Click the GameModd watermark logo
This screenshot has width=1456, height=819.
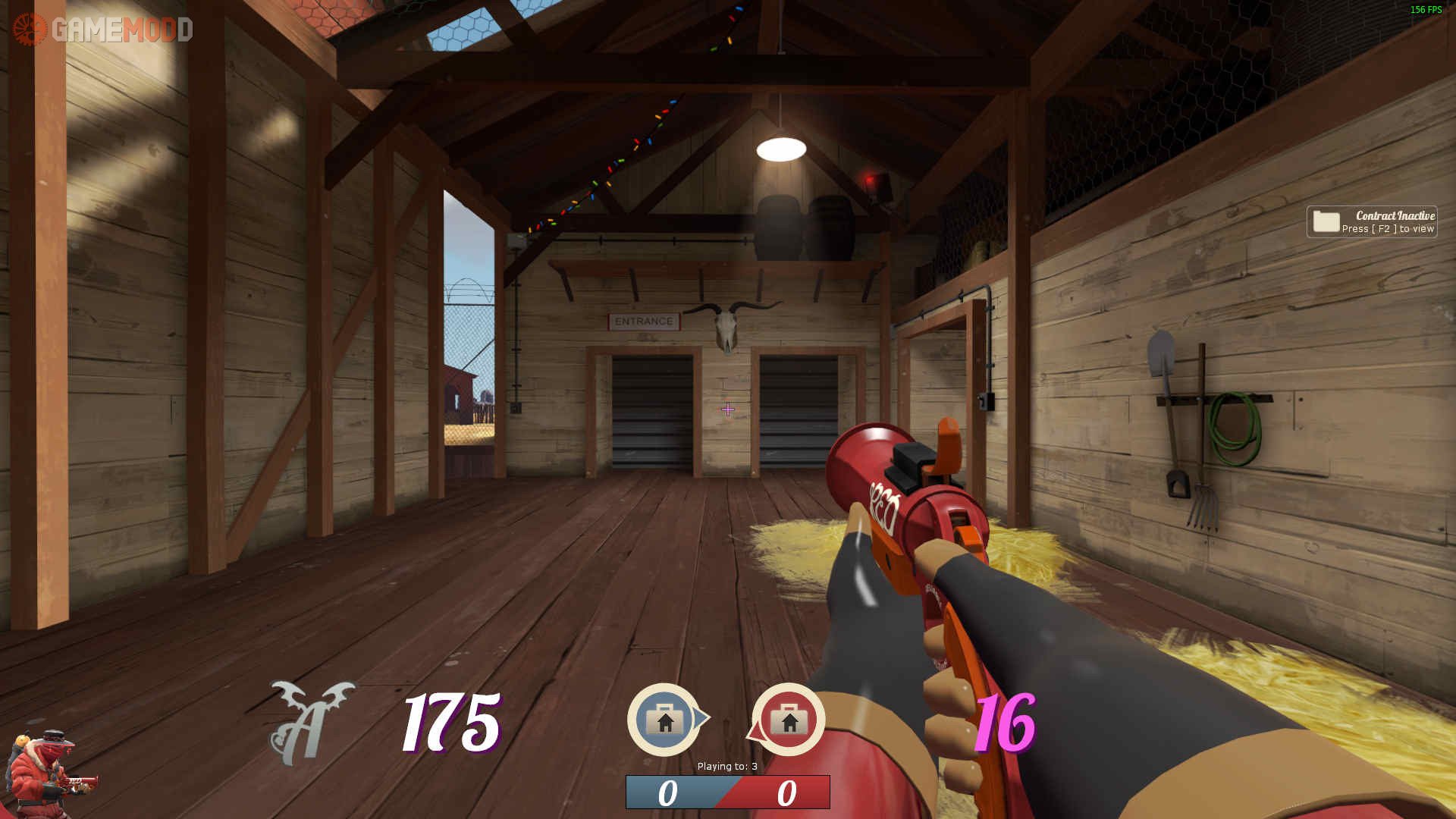(103, 30)
